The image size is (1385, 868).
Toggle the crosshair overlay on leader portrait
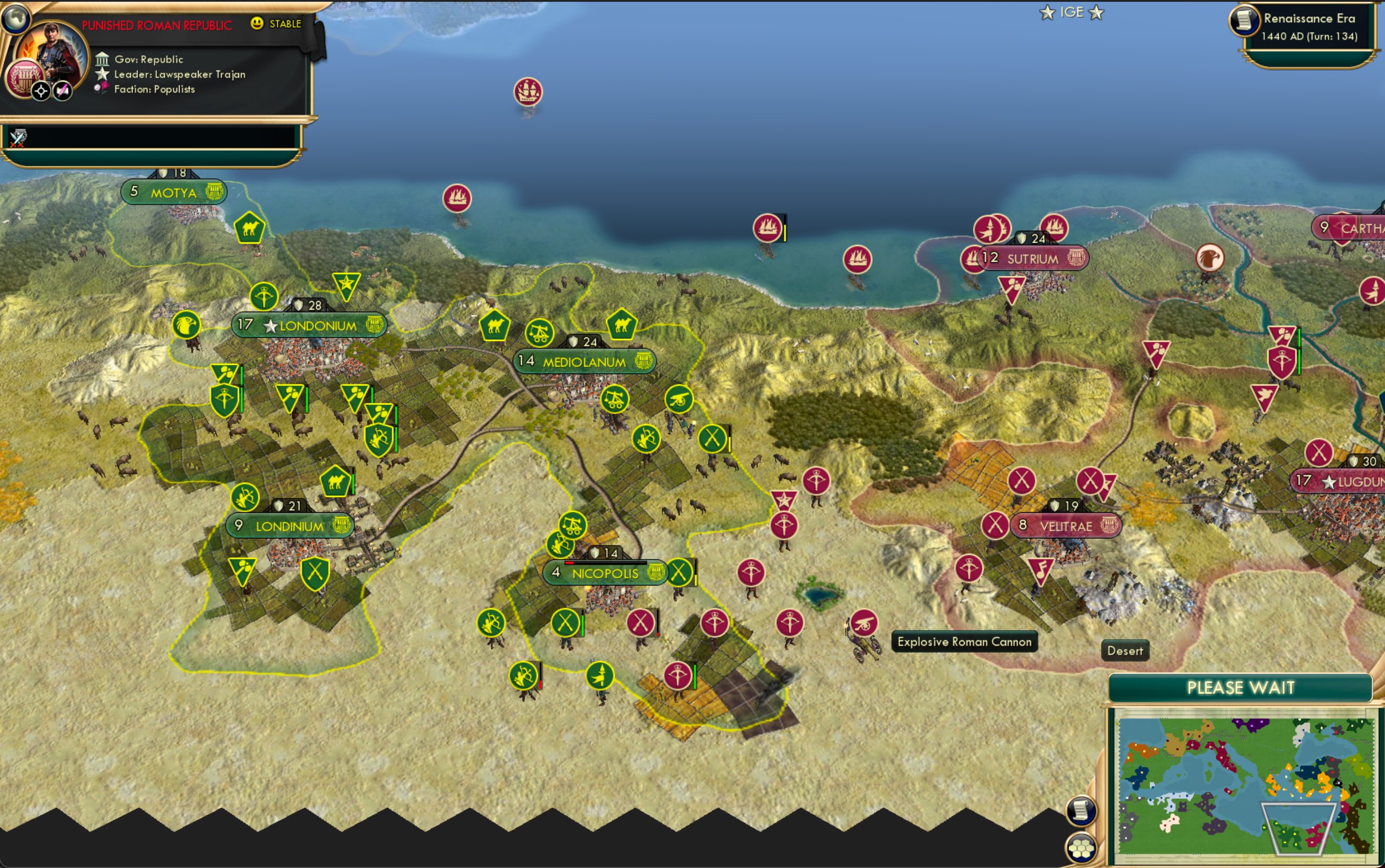pos(40,90)
